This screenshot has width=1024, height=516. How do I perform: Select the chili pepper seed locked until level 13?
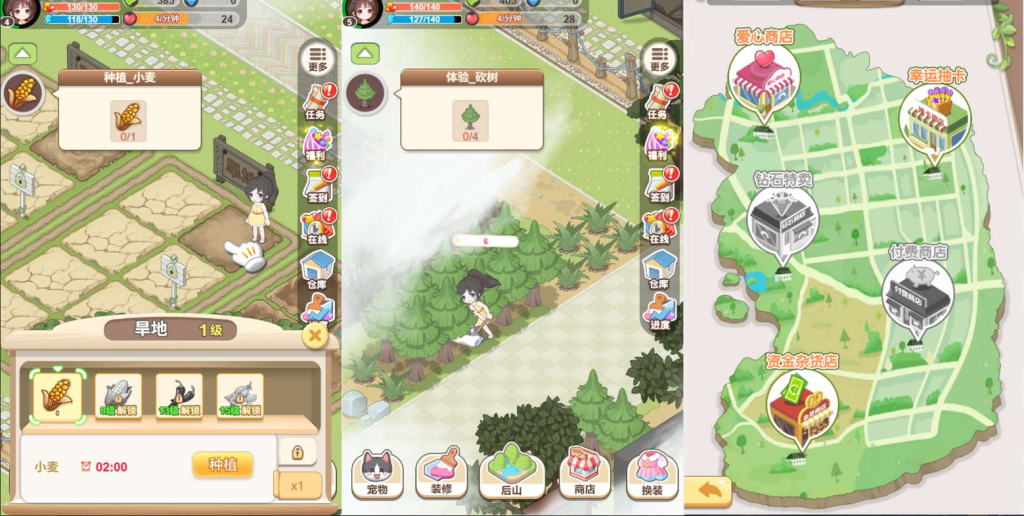pyautogui.click(x=179, y=396)
